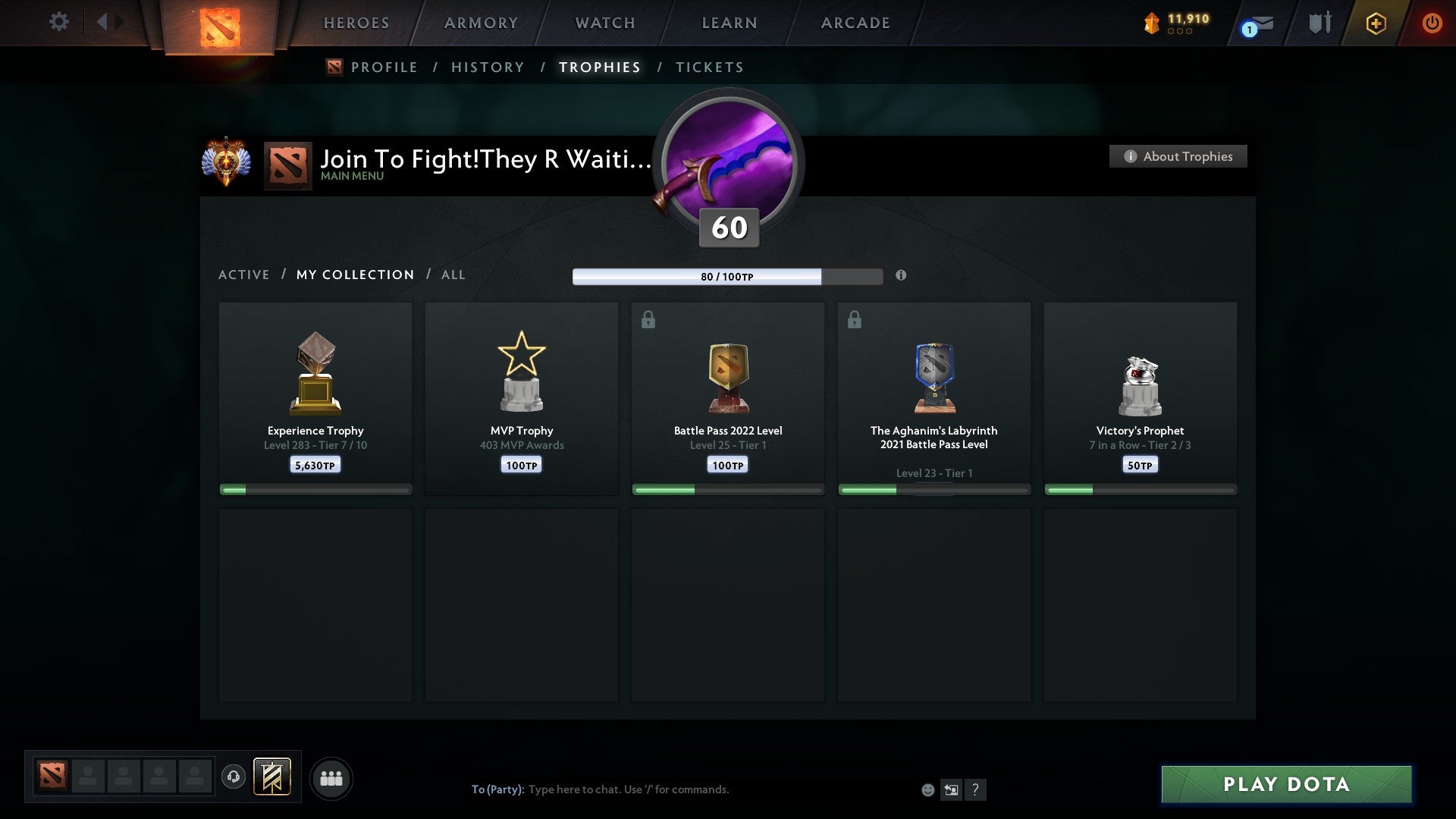This screenshot has height=819, width=1456.
Task: Toggle party voice chat with the headset icon
Action: (234, 778)
